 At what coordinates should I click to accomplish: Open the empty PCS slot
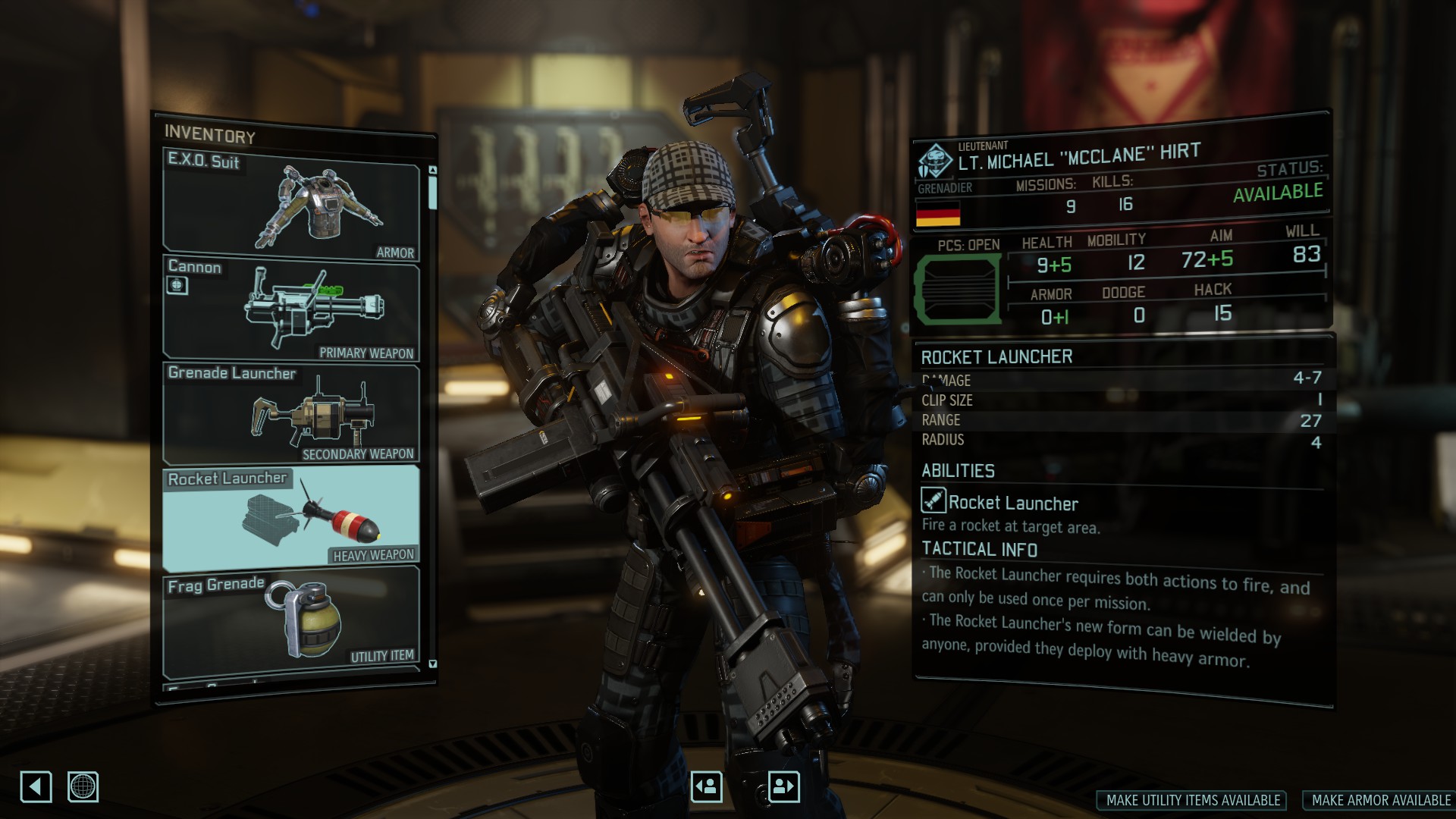pyautogui.click(x=959, y=289)
